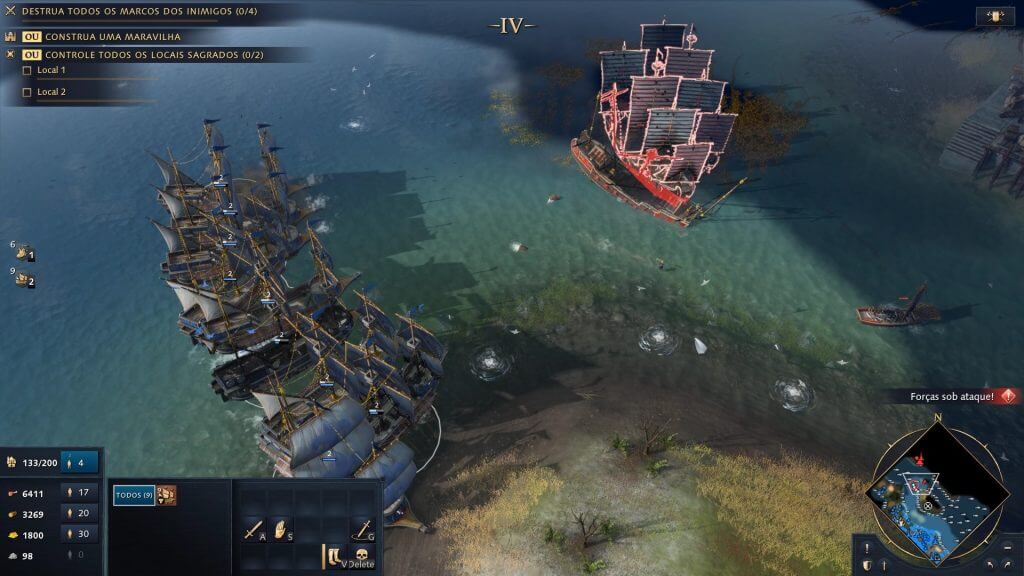The image size is (1024, 576).
Task: Click the exclamation mark minimap button
Action: tap(866, 548)
